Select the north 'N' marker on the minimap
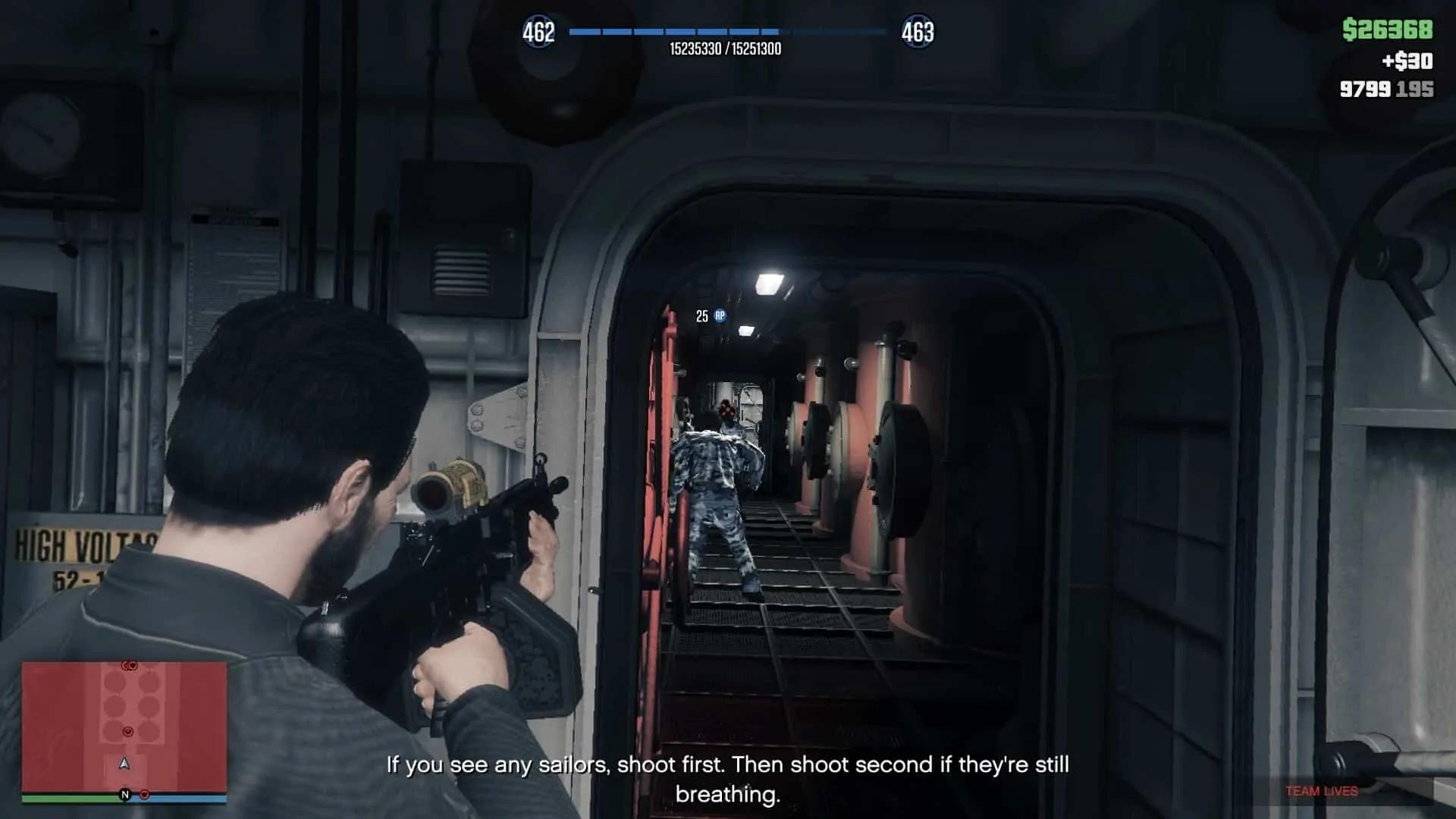The width and height of the screenshot is (1456, 819). [x=125, y=794]
